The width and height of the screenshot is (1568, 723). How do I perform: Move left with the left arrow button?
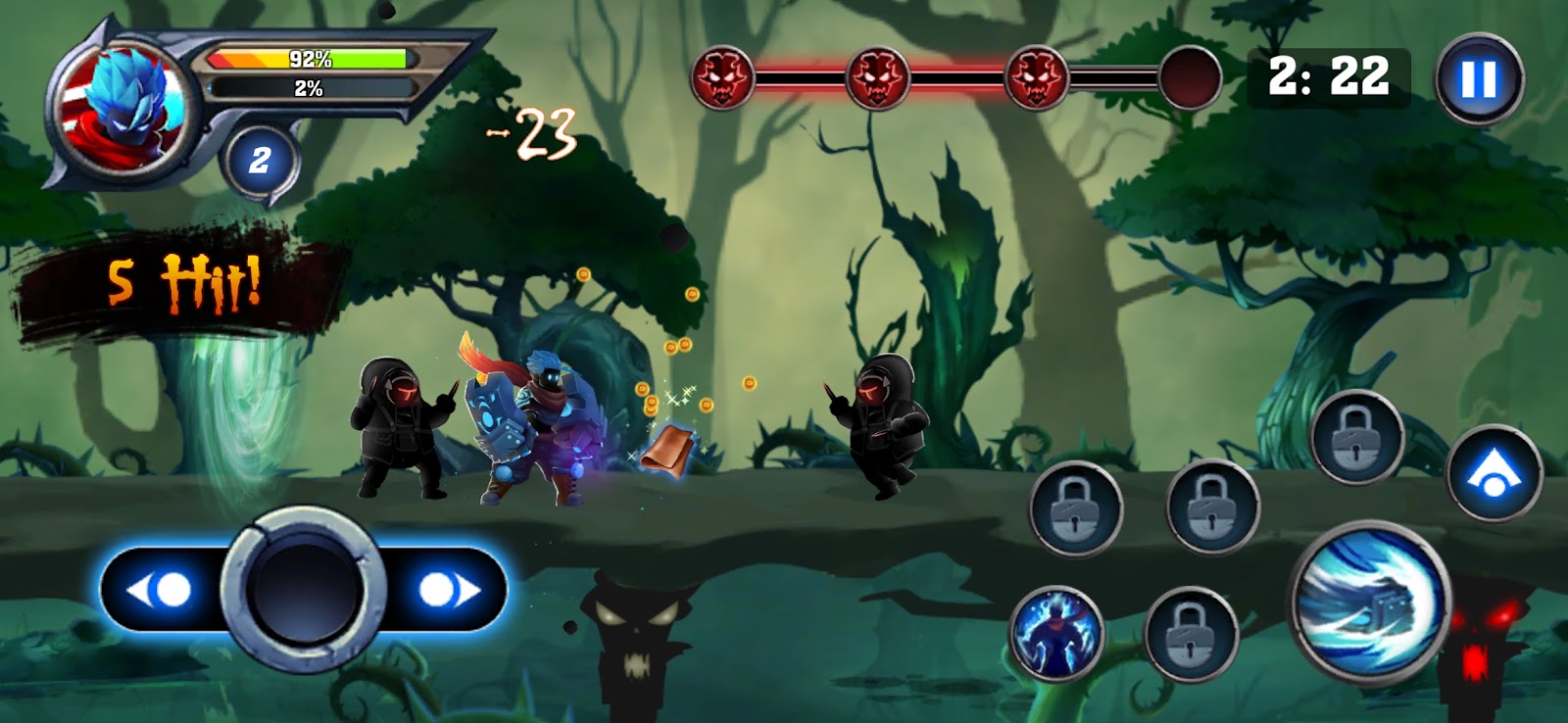tap(162, 590)
